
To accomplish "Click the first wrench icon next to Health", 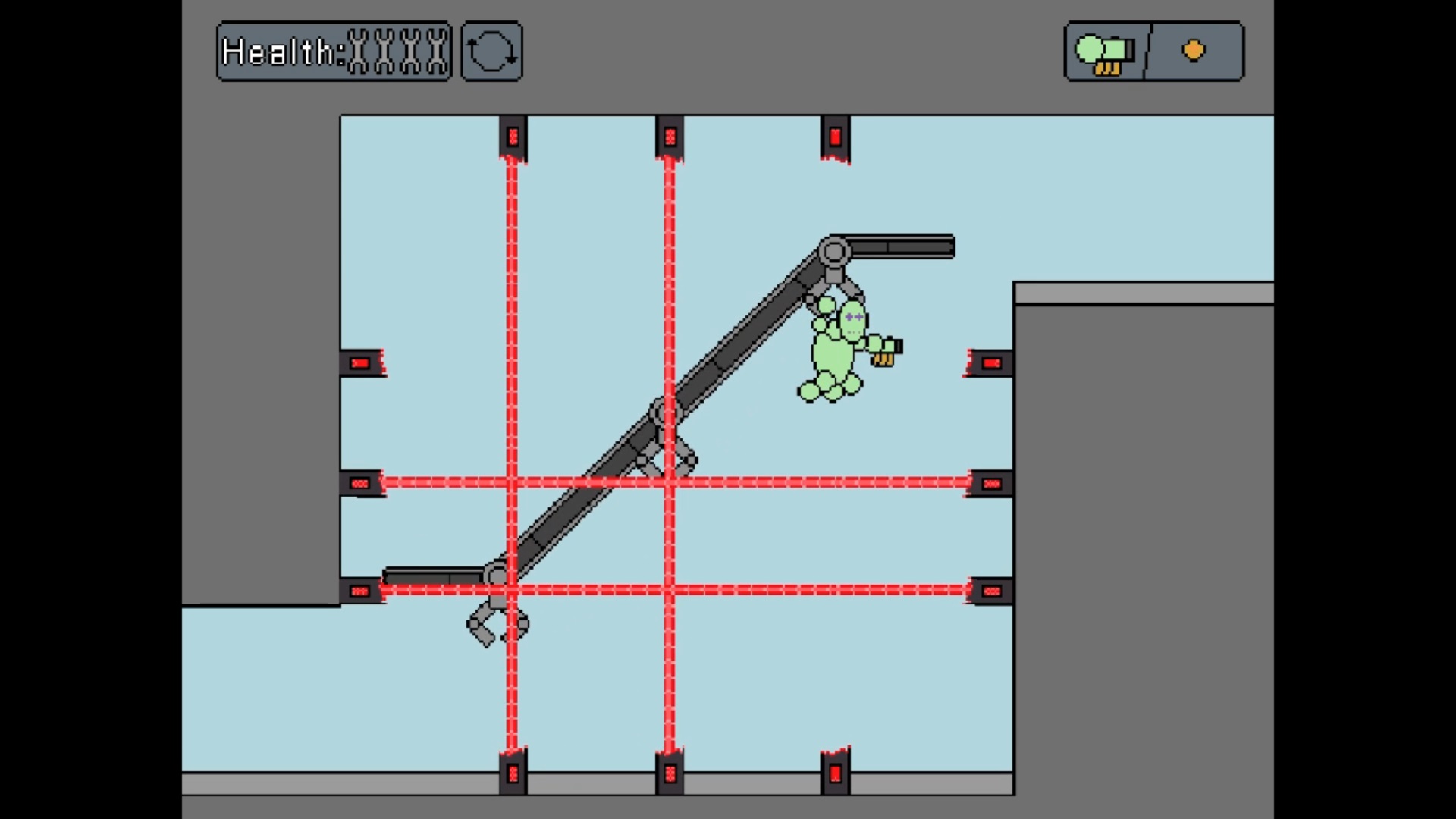I will pos(359,50).
